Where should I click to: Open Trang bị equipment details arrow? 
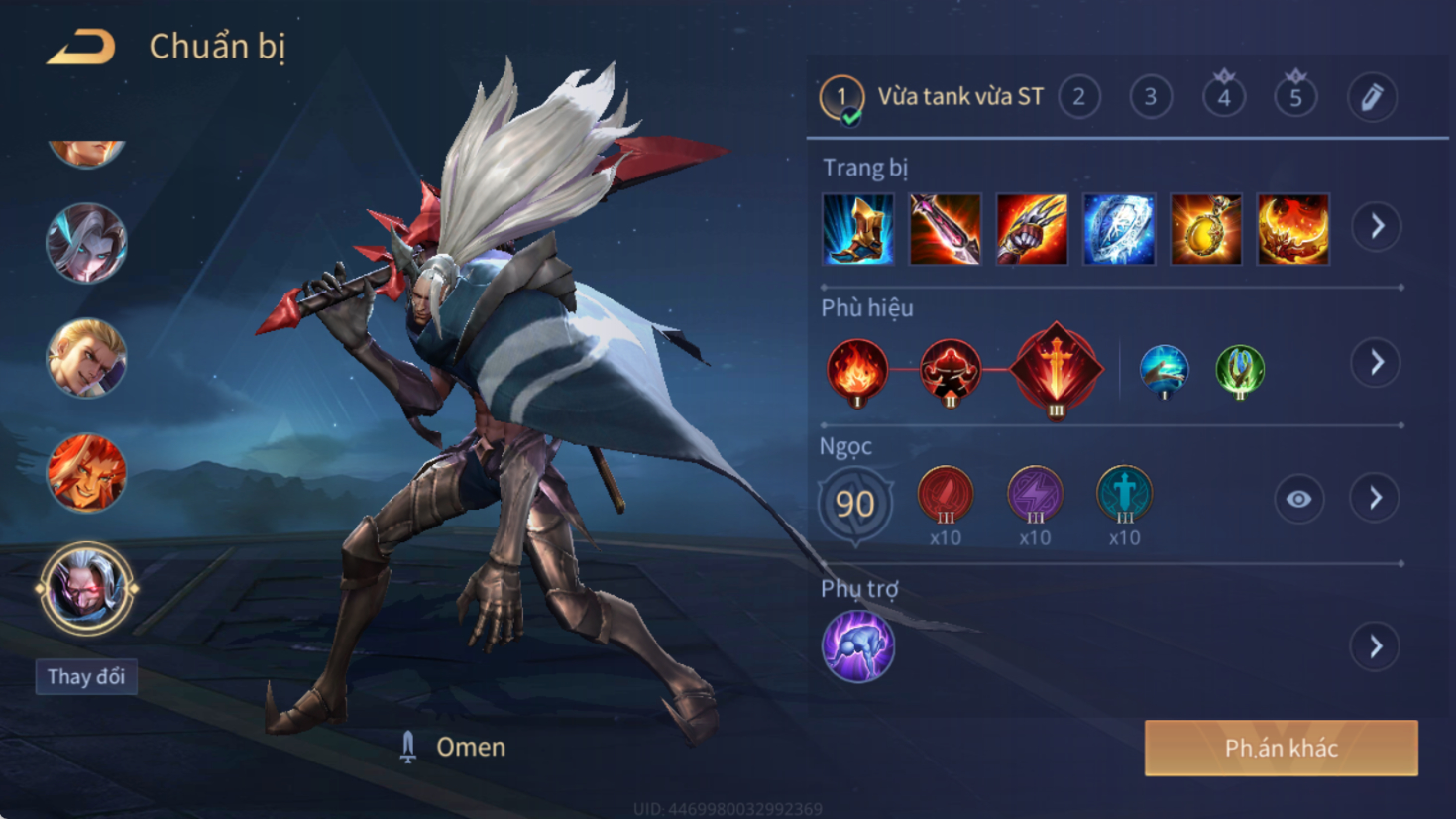pyautogui.click(x=1377, y=227)
